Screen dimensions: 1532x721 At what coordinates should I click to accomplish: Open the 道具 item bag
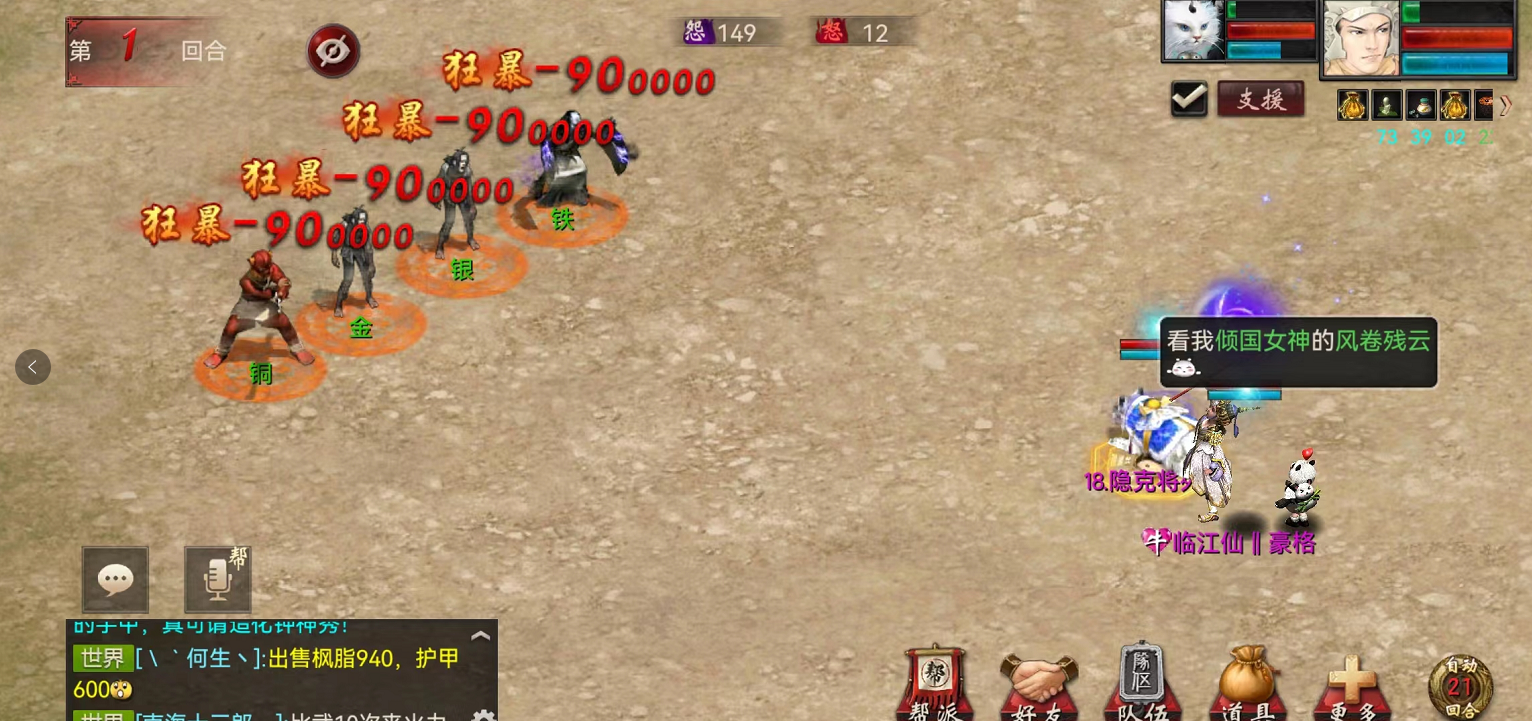[x=1246, y=687]
